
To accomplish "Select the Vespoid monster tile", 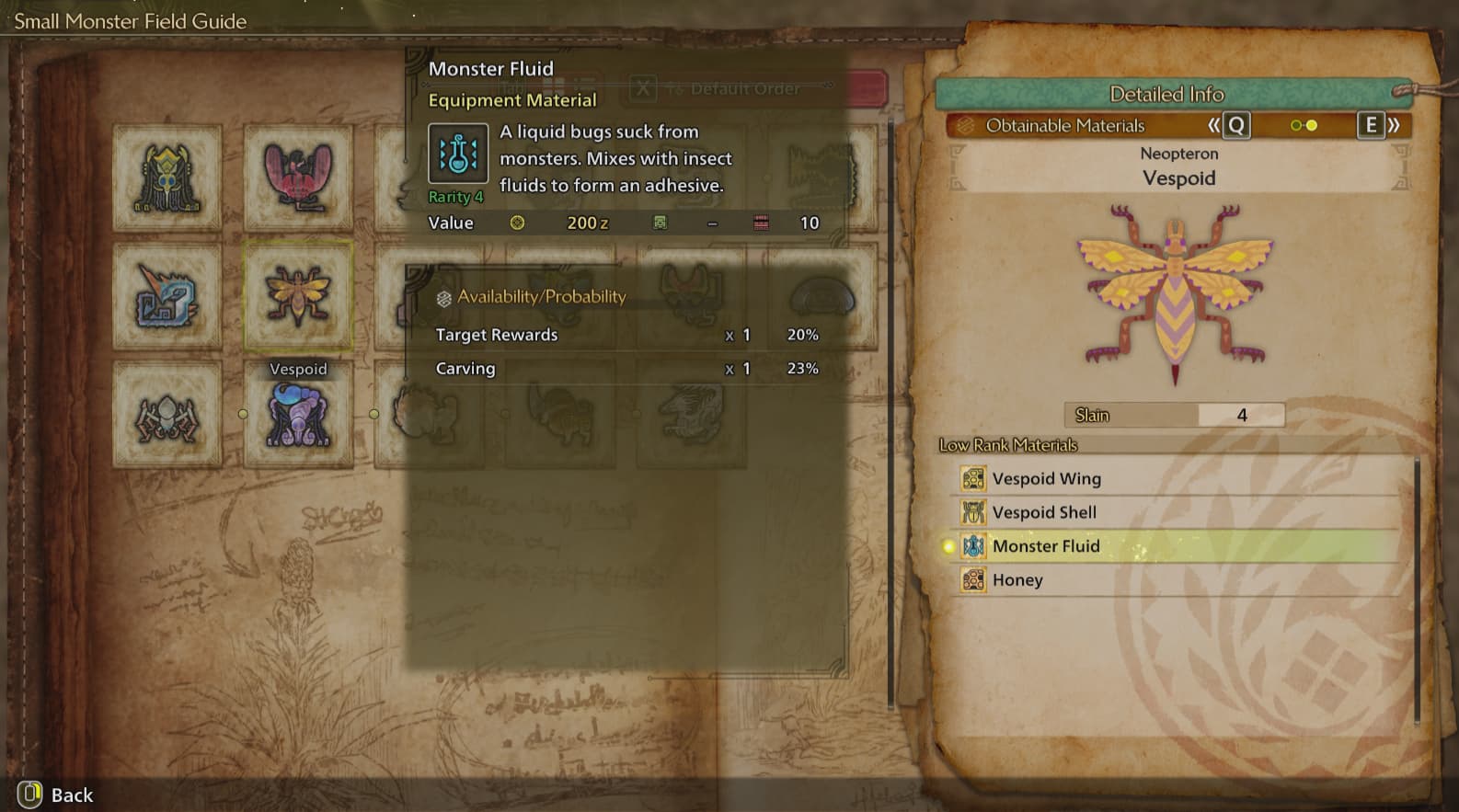I will point(298,295).
